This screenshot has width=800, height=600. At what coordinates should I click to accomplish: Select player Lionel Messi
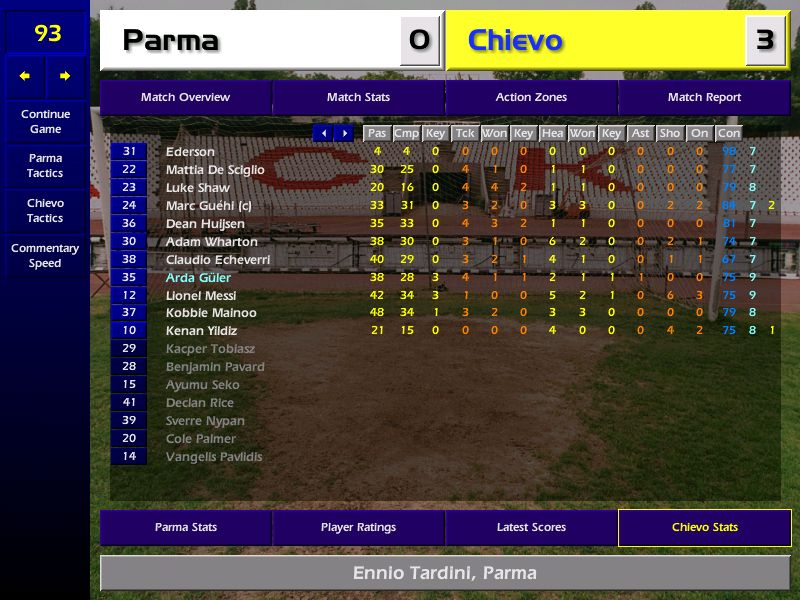click(x=201, y=295)
